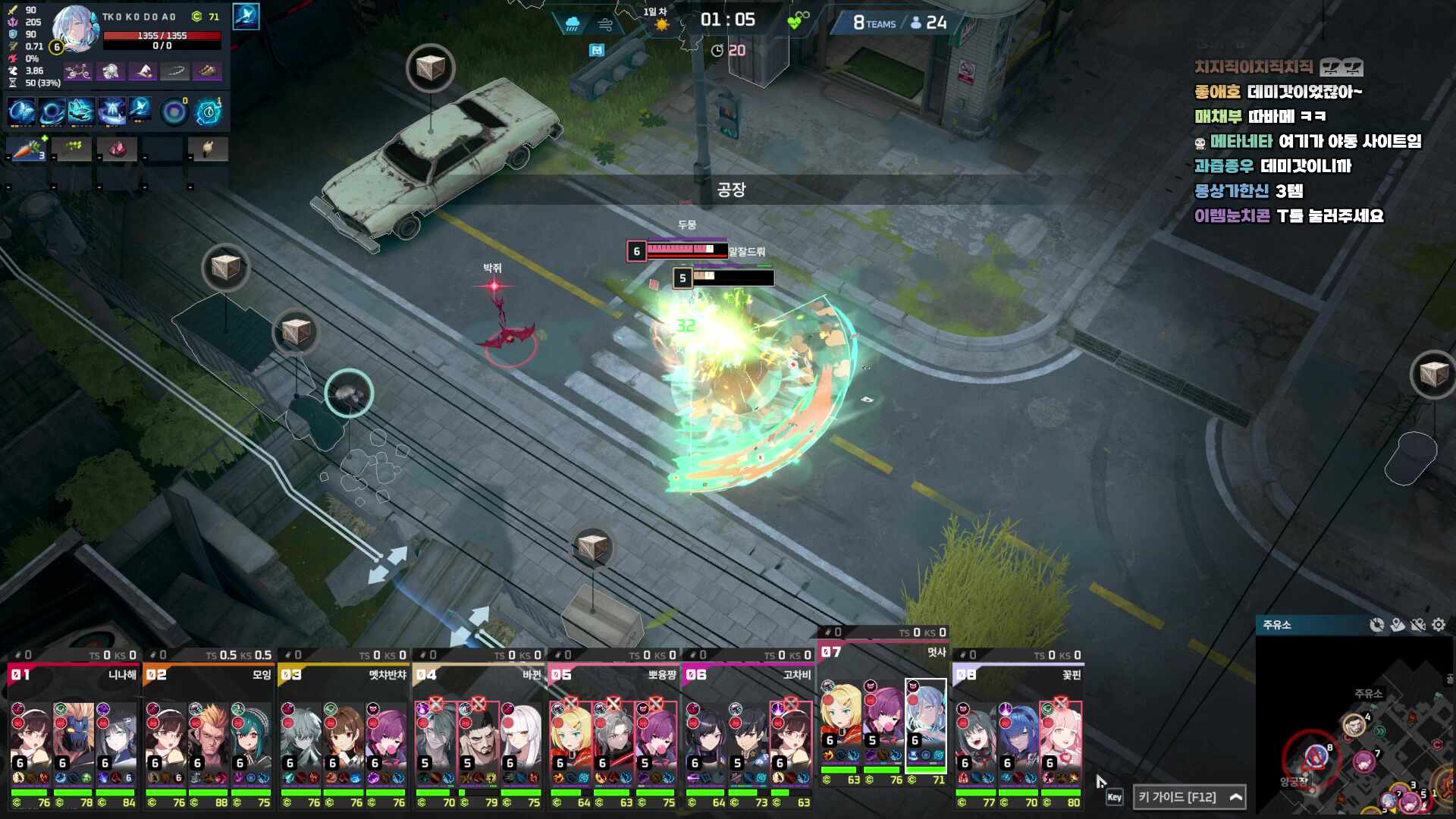
Task: Toggle the map pin icon above minimap
Action: coord(1398,625)
